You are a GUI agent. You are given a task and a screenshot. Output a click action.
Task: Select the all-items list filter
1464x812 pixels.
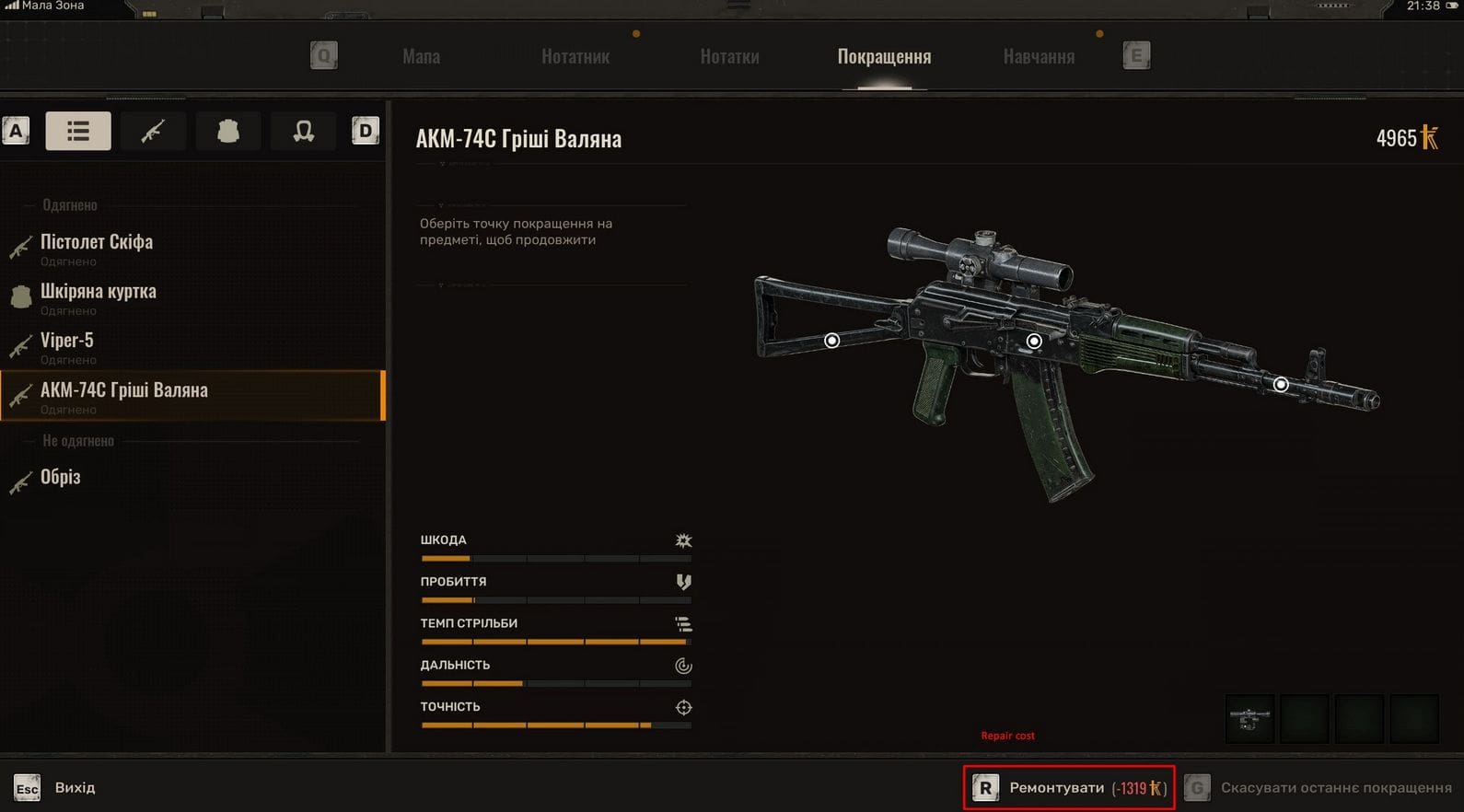78,132
